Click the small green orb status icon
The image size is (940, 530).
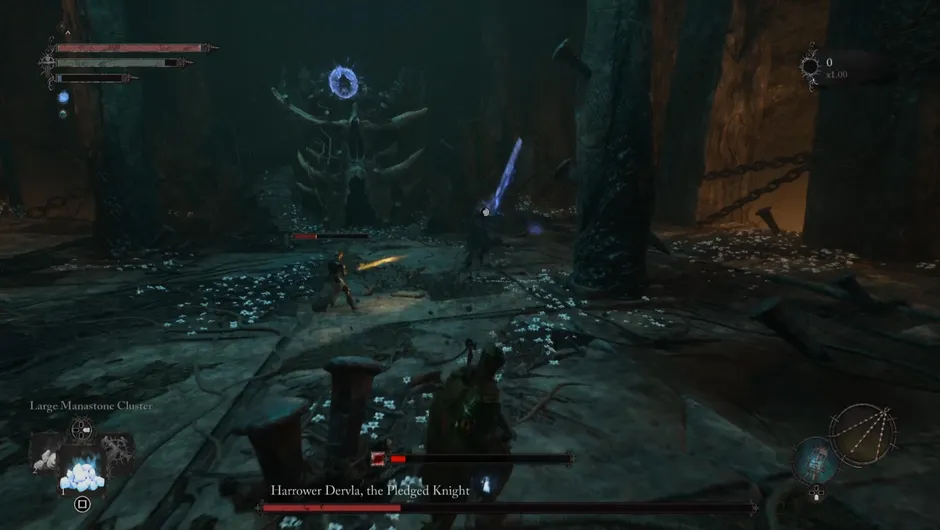(63, 114)
